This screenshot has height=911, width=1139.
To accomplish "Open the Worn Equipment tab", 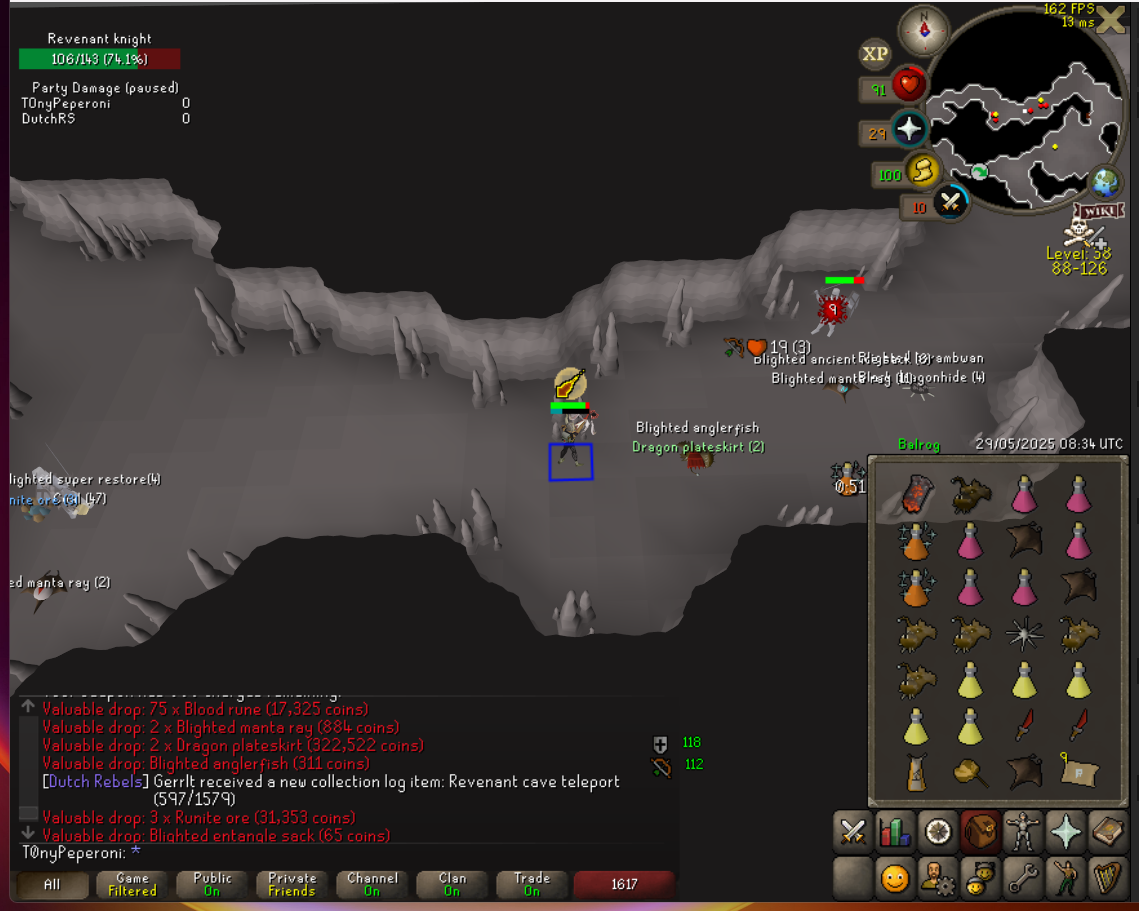I will pos(1023,831).
